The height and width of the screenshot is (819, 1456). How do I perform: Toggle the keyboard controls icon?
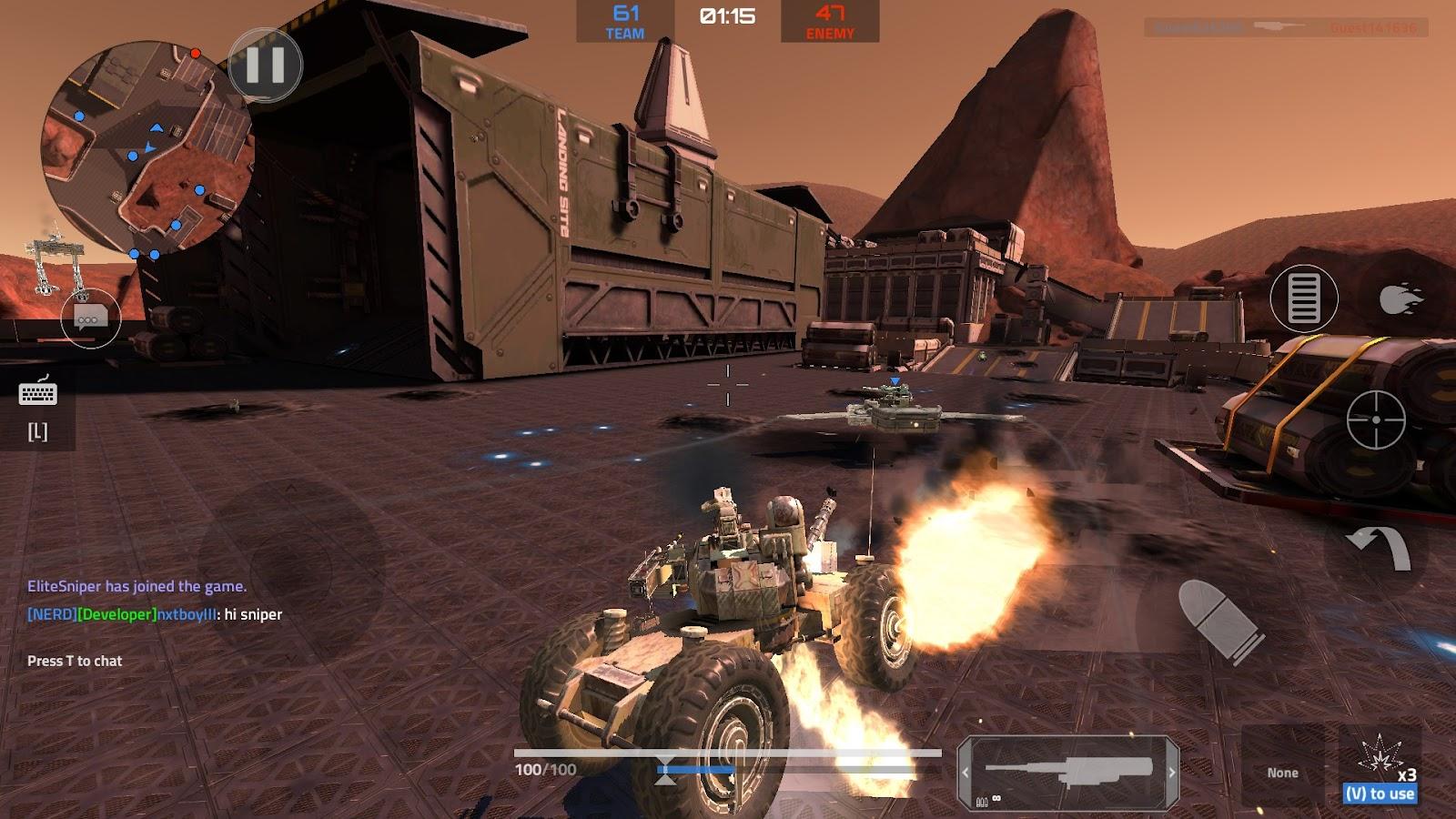[37, 393]
